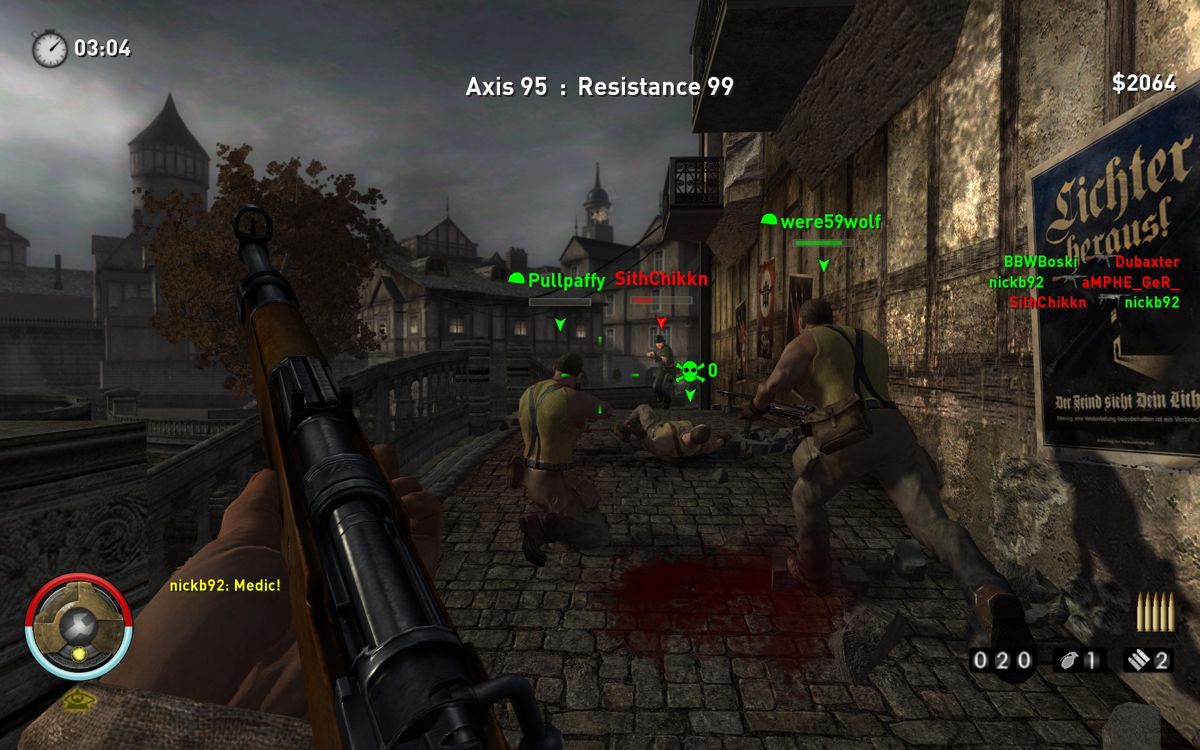Target the red SithChikkn enemy tag
The height and width of the screenshot is (750, 1200).
pos(661,279)
